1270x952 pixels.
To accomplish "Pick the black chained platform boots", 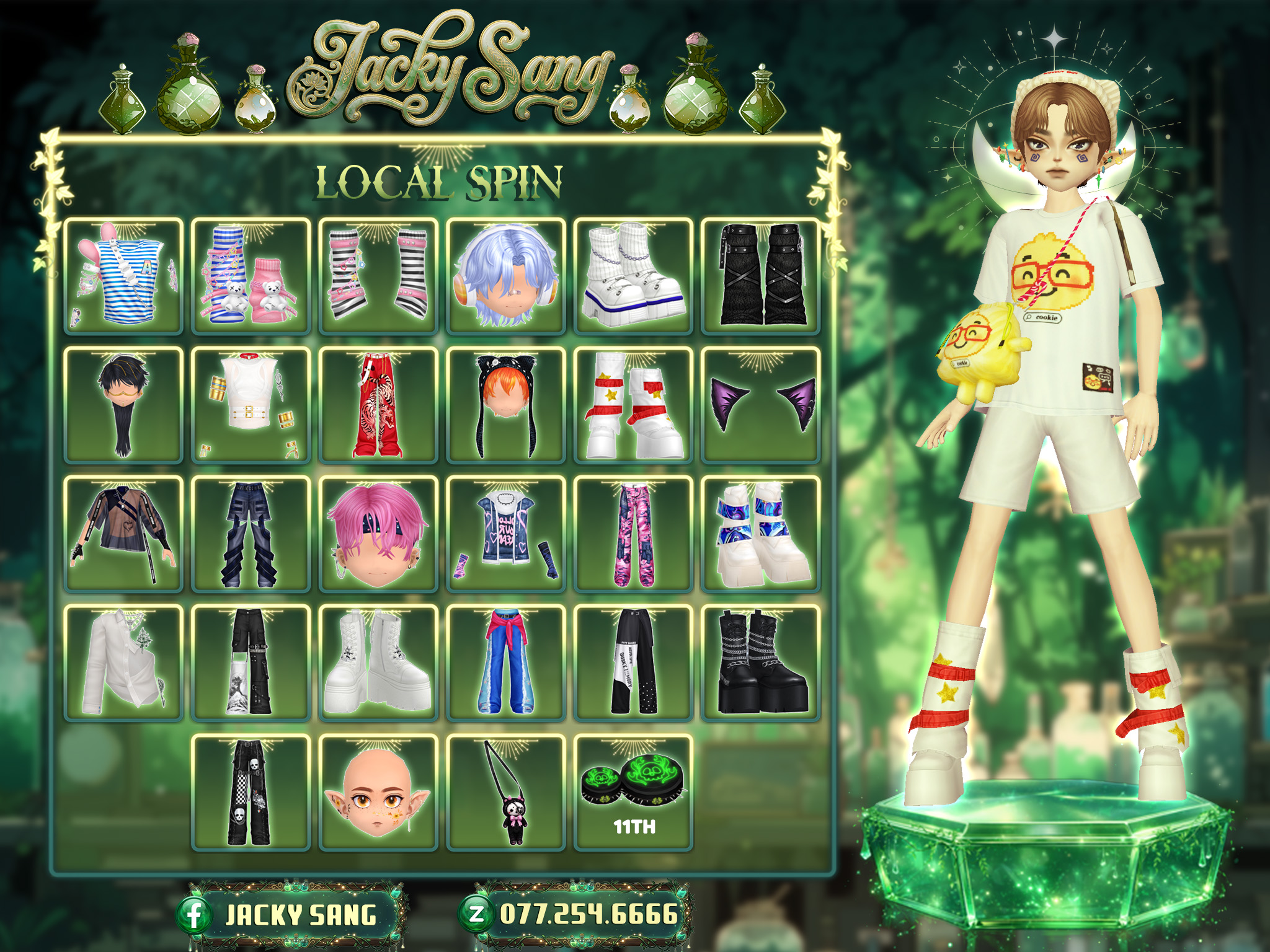I will [761, 663].
